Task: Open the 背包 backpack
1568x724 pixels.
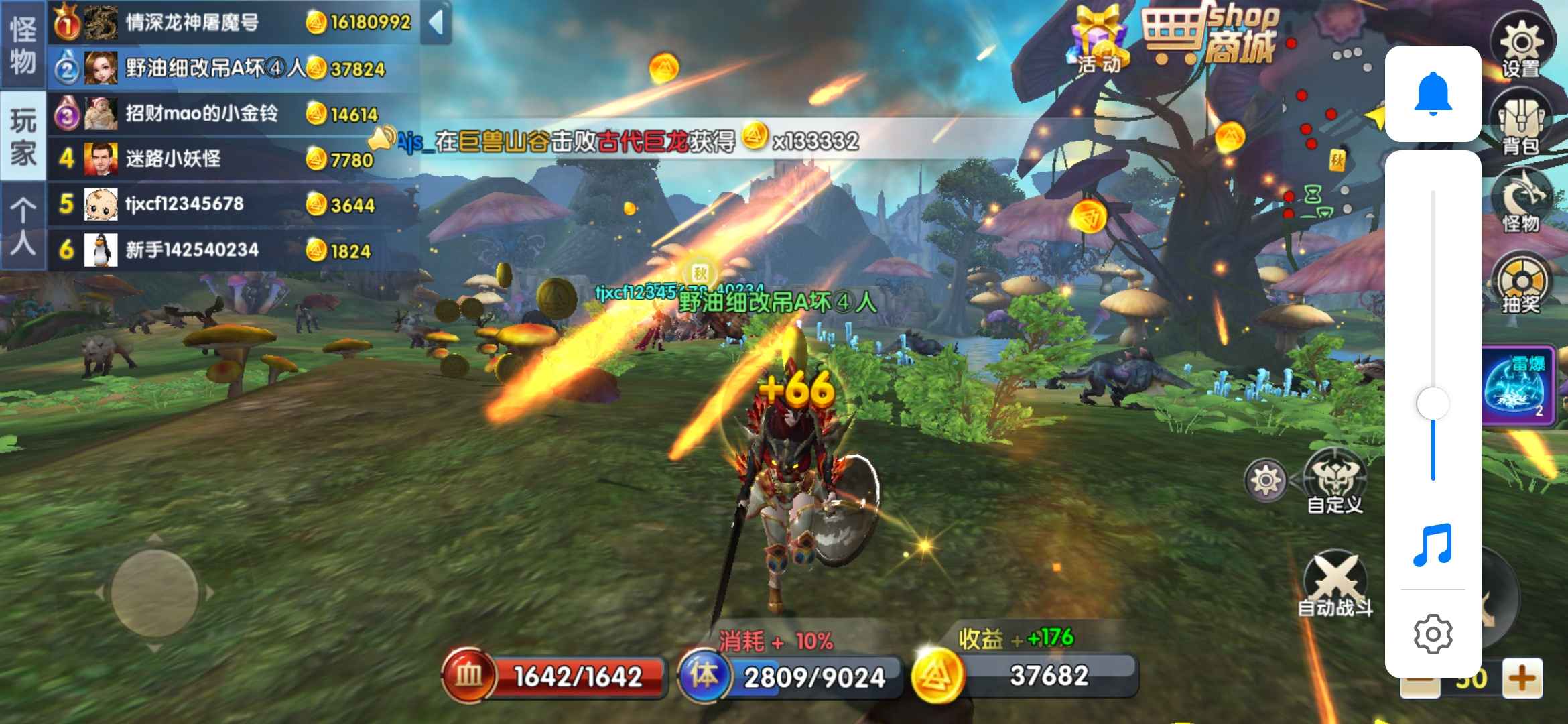Action: 1520,125
